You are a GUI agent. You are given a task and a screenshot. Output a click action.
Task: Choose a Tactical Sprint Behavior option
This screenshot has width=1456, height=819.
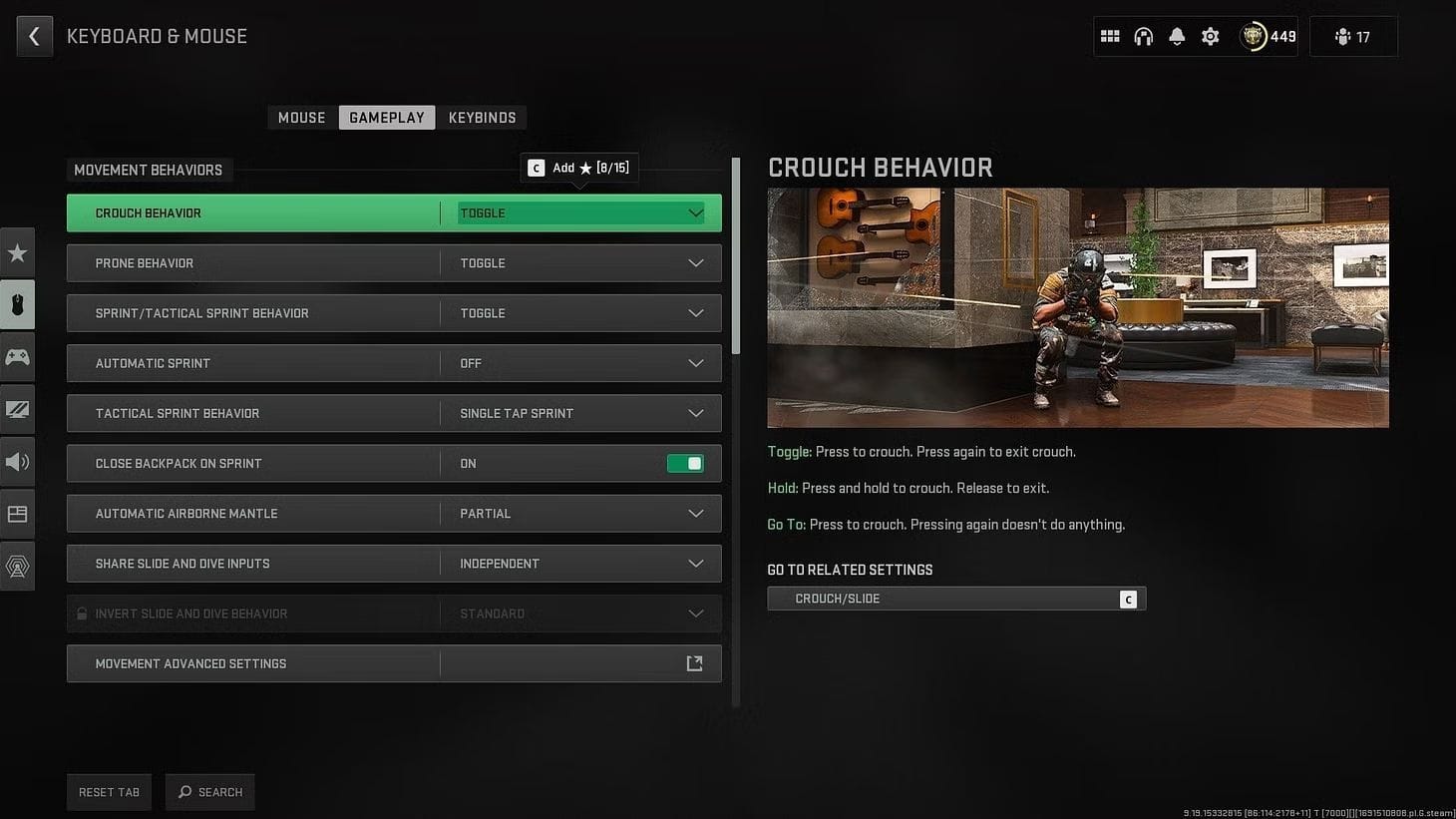pyautogui.click(x=580, y=413)
